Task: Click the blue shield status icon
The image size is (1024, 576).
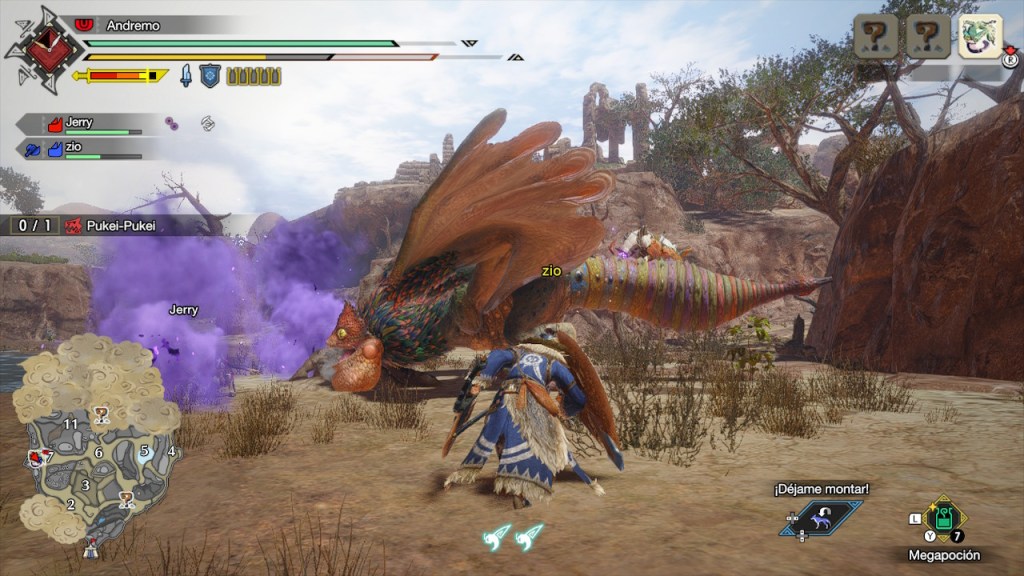Action: click(x=210, y=76)
